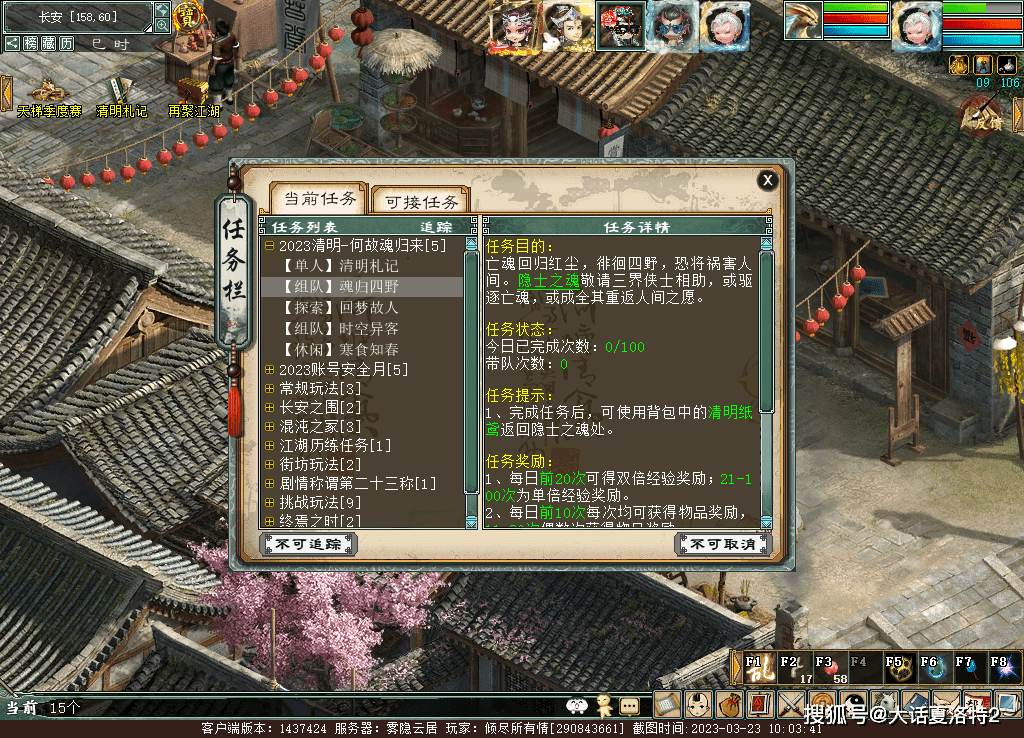Click the round 寶 treasure icon
Viewport: 1024px width, 738px height.
(187, 16)
